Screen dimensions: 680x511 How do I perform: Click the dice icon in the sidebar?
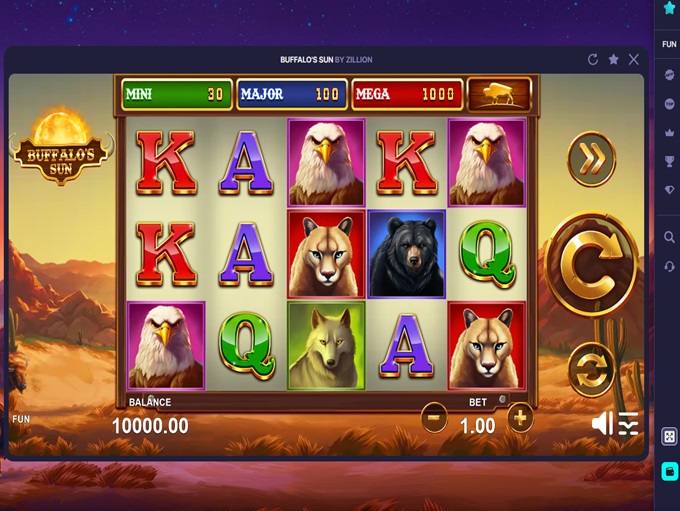click(x=669, y=437)
